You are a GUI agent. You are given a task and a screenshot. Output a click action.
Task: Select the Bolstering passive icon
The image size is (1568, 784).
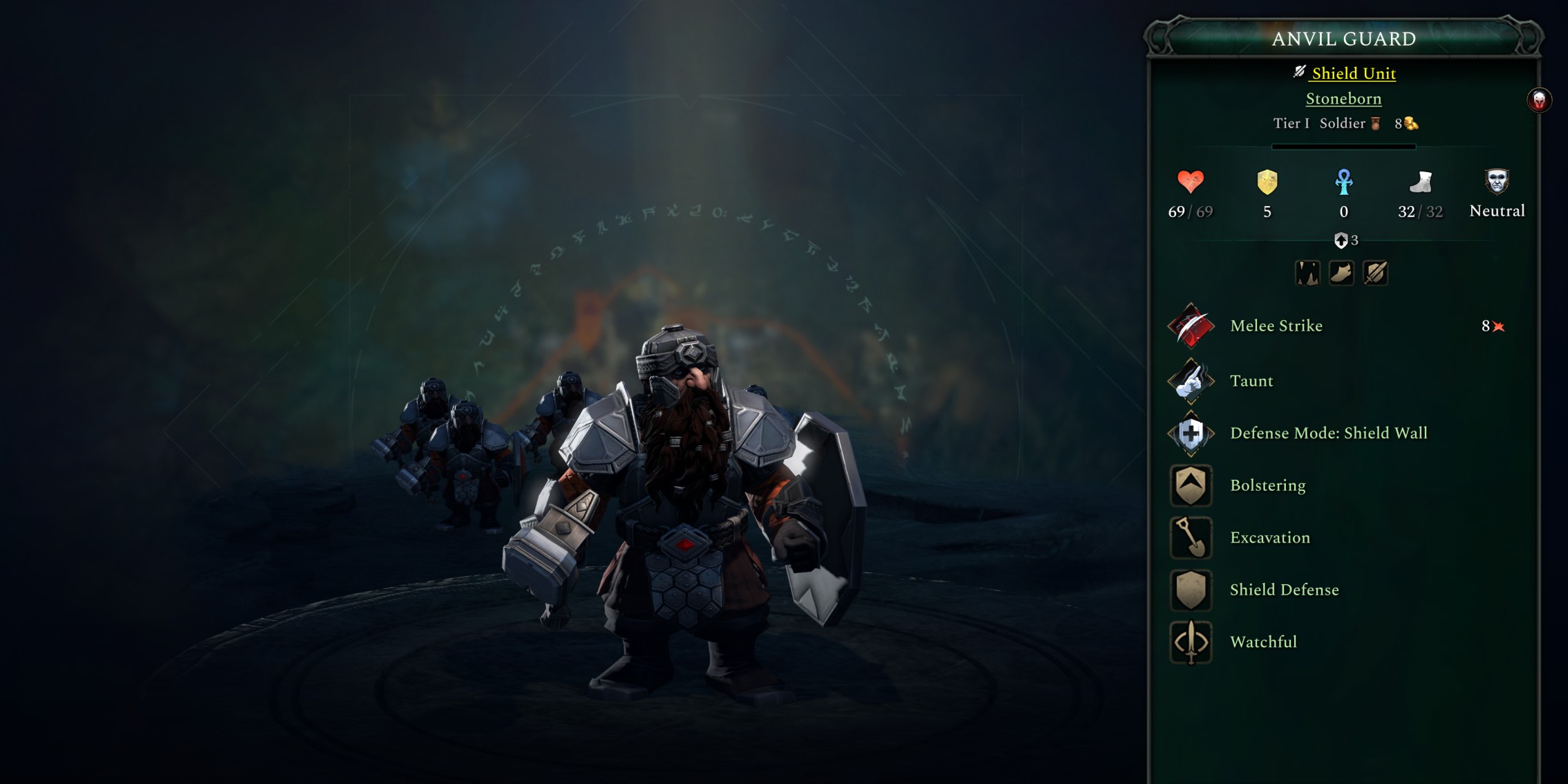(1191, 486)
